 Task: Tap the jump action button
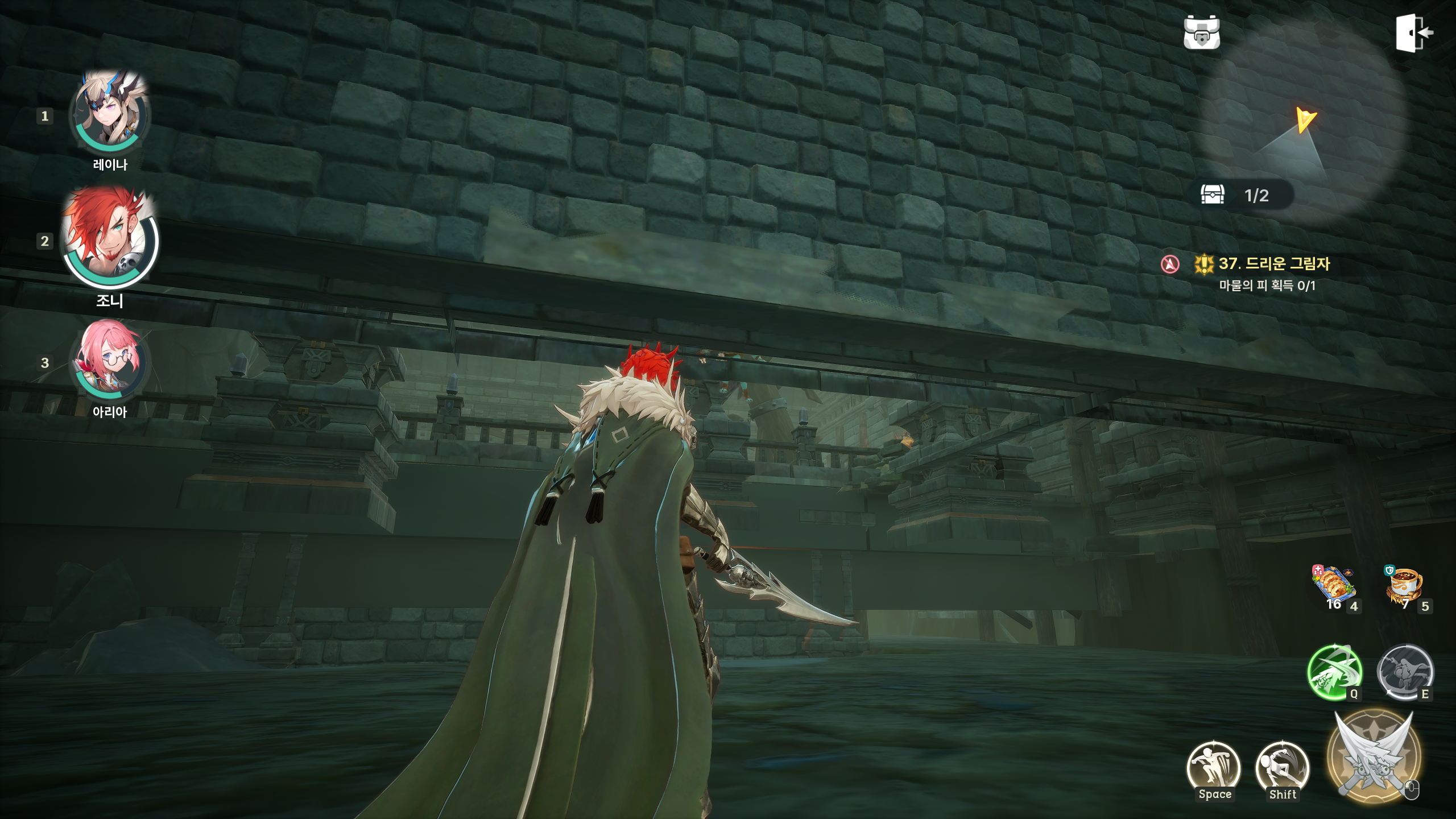[1214, 768]
